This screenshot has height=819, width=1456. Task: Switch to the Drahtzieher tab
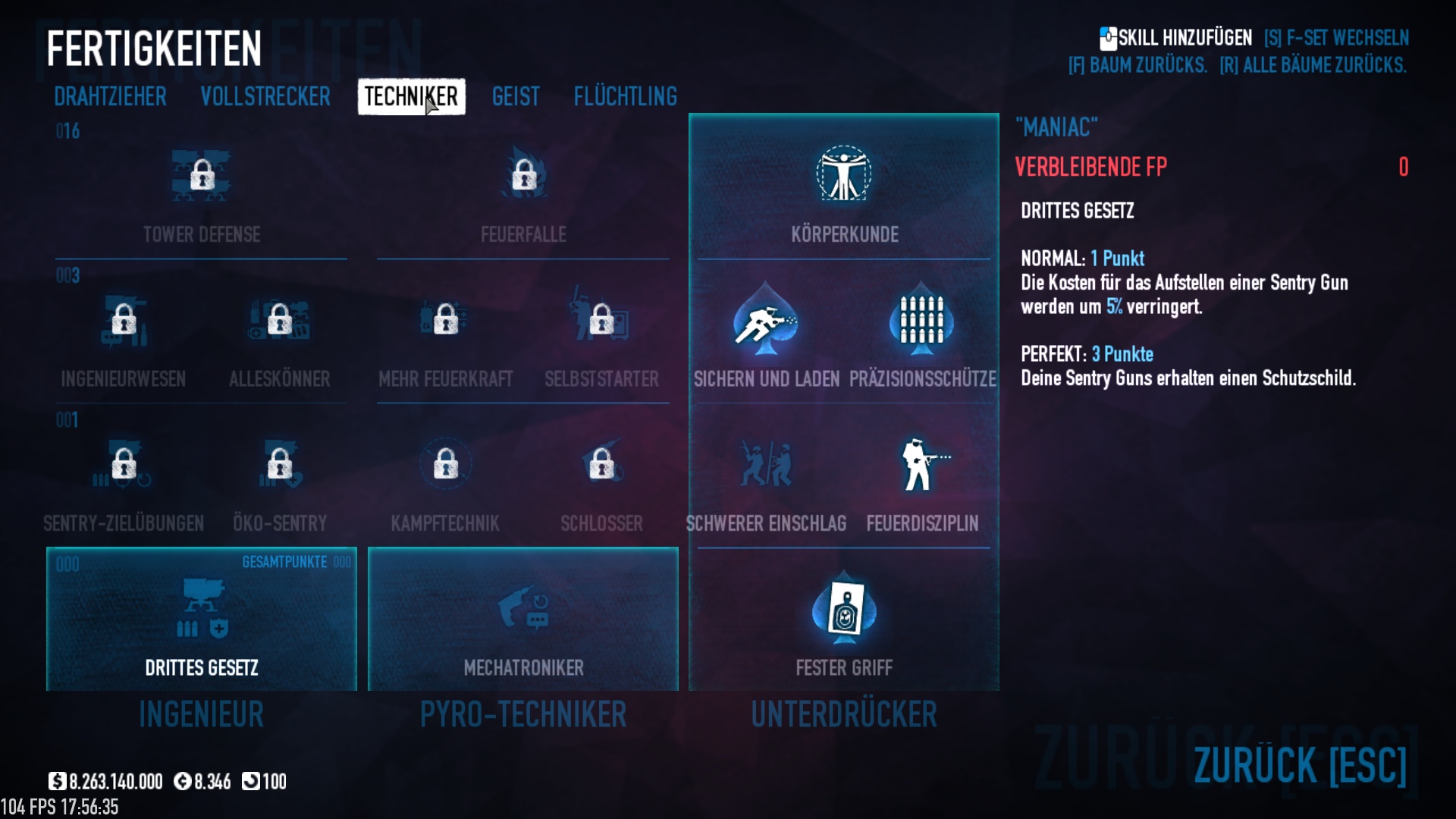(x=110, y=97)
